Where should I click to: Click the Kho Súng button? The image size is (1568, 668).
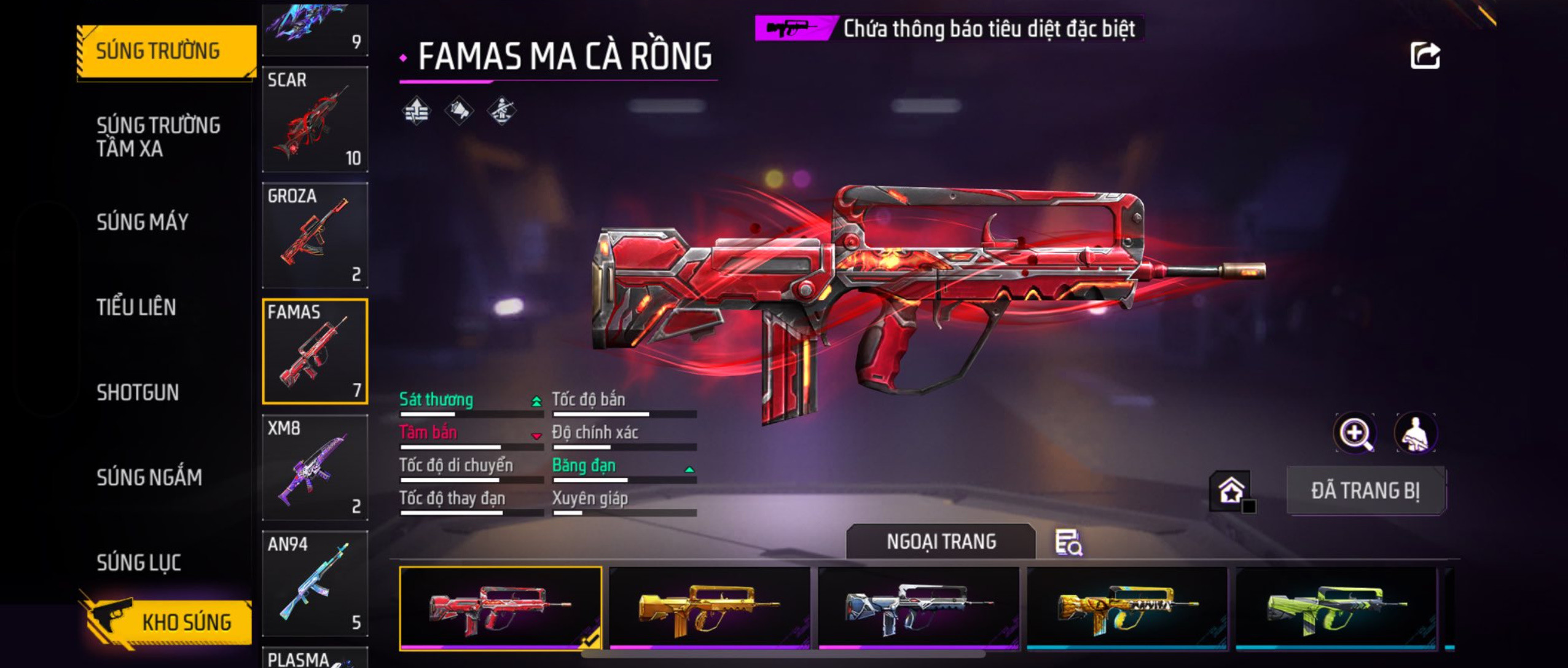[167, 622]
